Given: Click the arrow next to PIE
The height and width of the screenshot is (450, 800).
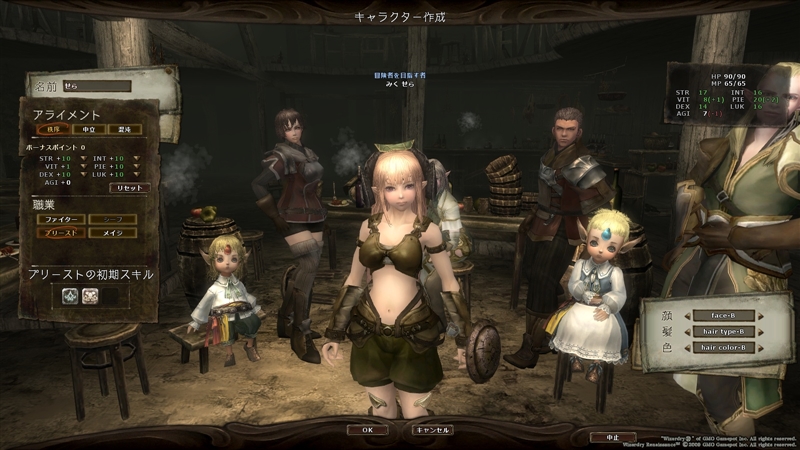Looking at the screenshot, I should click(x=135, y=166).
